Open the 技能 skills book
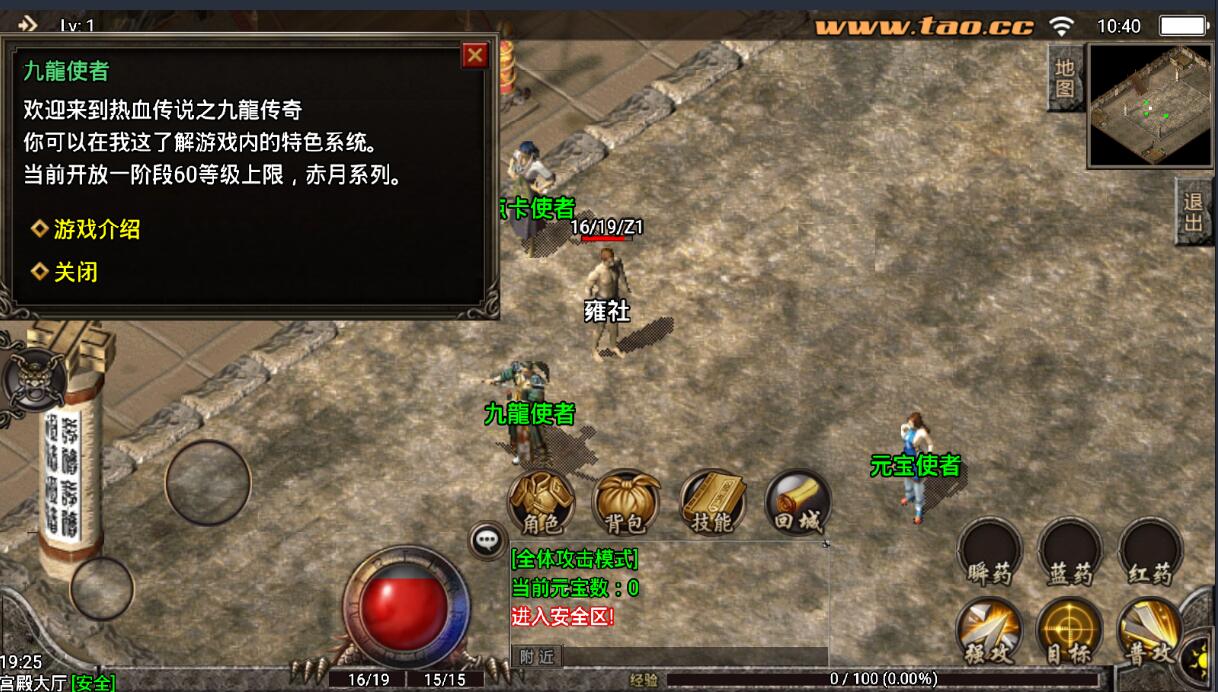Screen dimensions: 1218x692 pyautogui.click(x=712, y=502)
